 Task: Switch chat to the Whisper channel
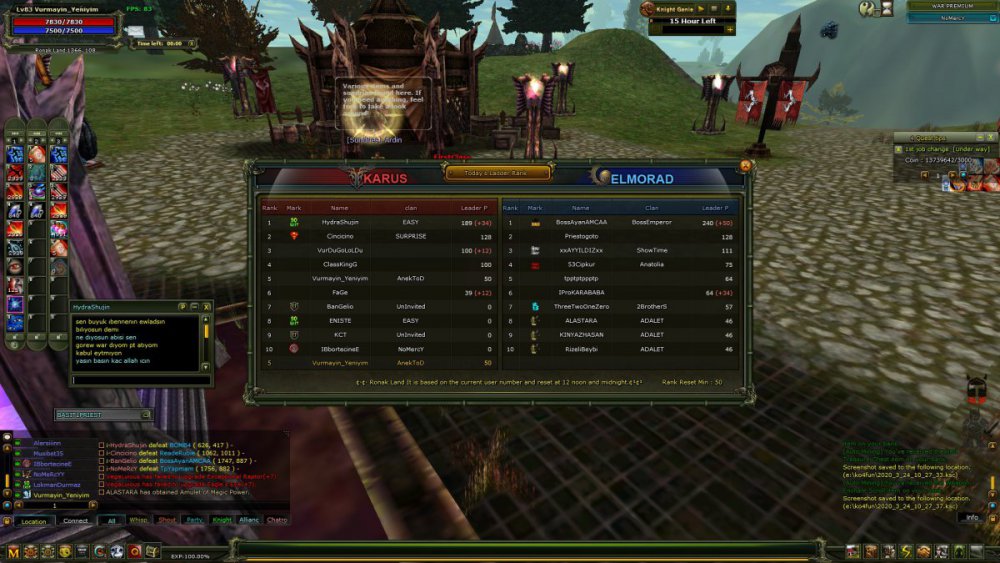click(x=139, y=521)
